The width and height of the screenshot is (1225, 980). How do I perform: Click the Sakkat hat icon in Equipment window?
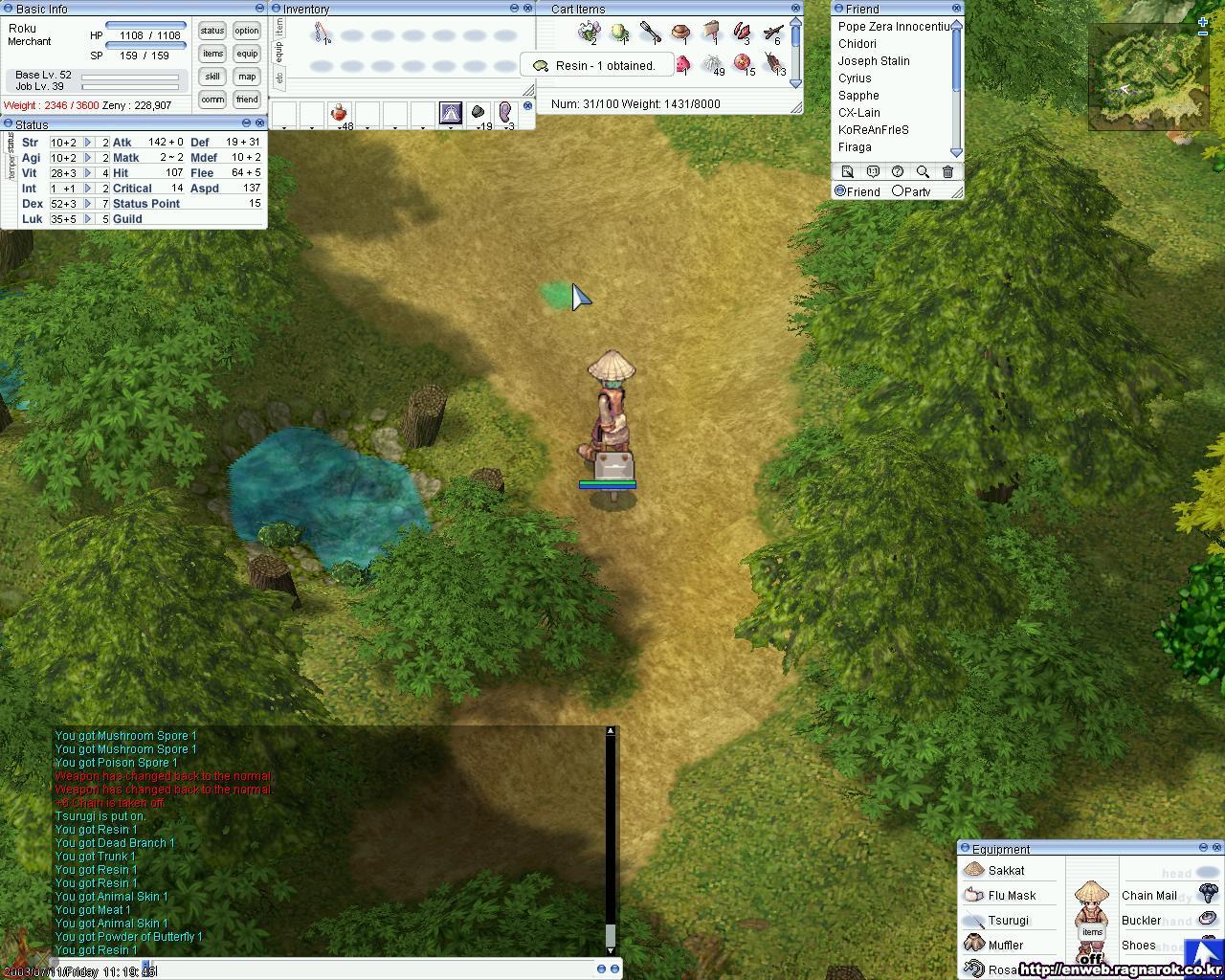pos(972,870)
